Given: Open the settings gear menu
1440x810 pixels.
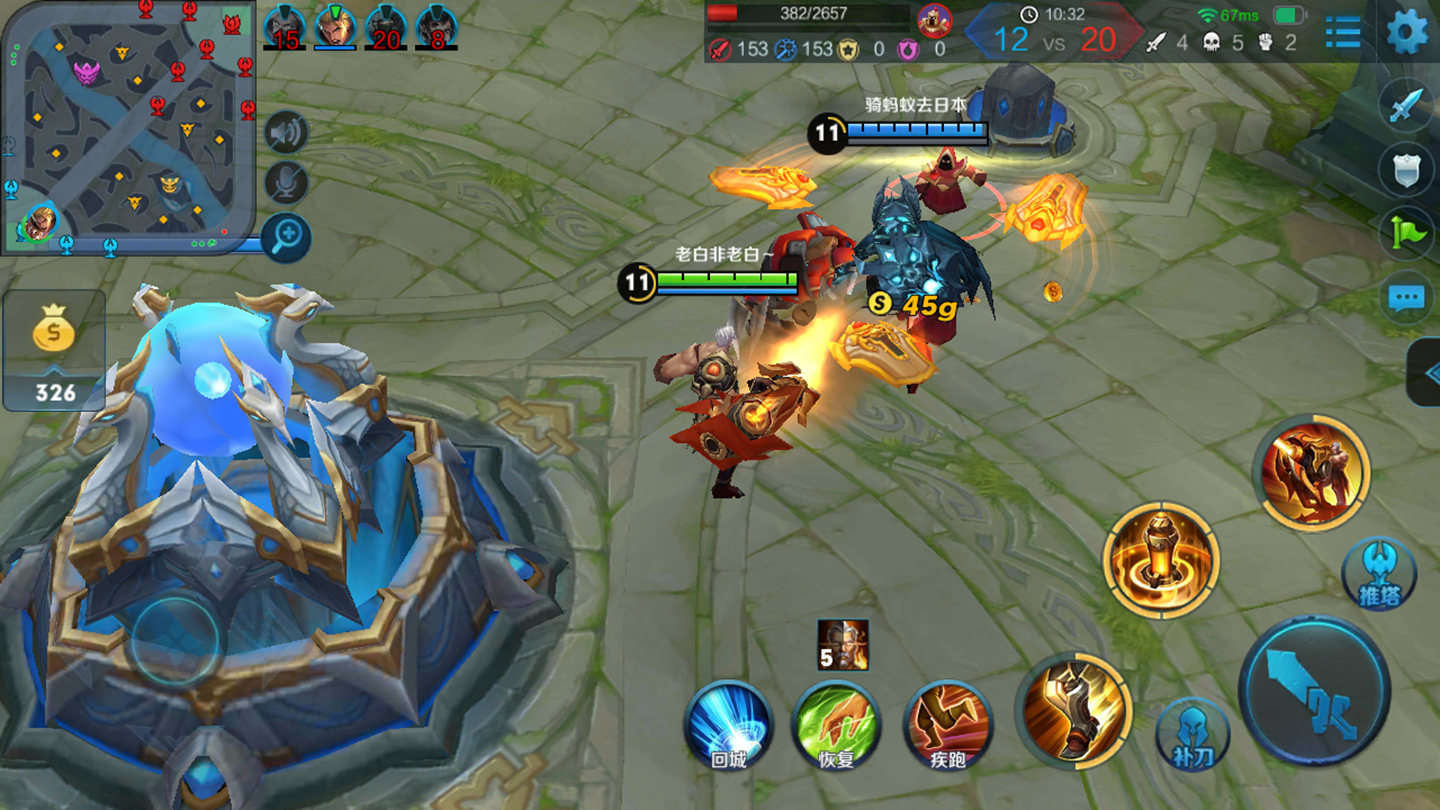Looking at the screenshot, I should (1406, 31).
